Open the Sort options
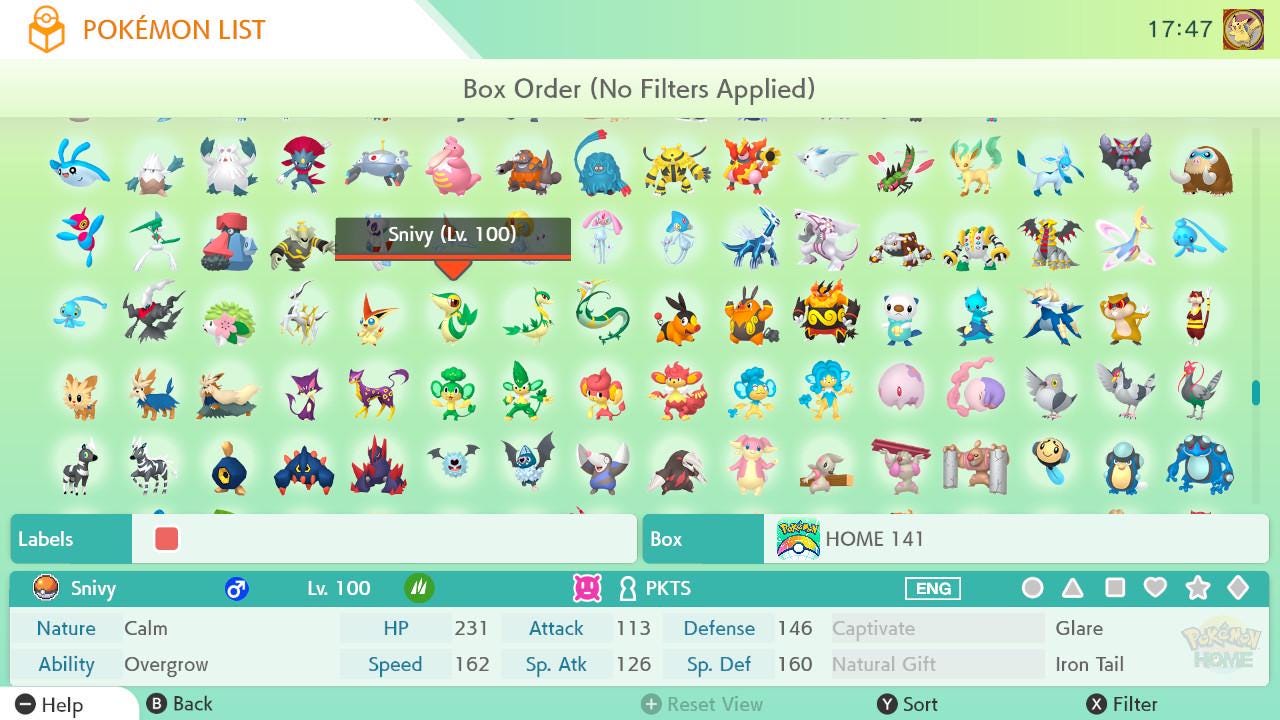1280x720 pixels. coord(912,703)
